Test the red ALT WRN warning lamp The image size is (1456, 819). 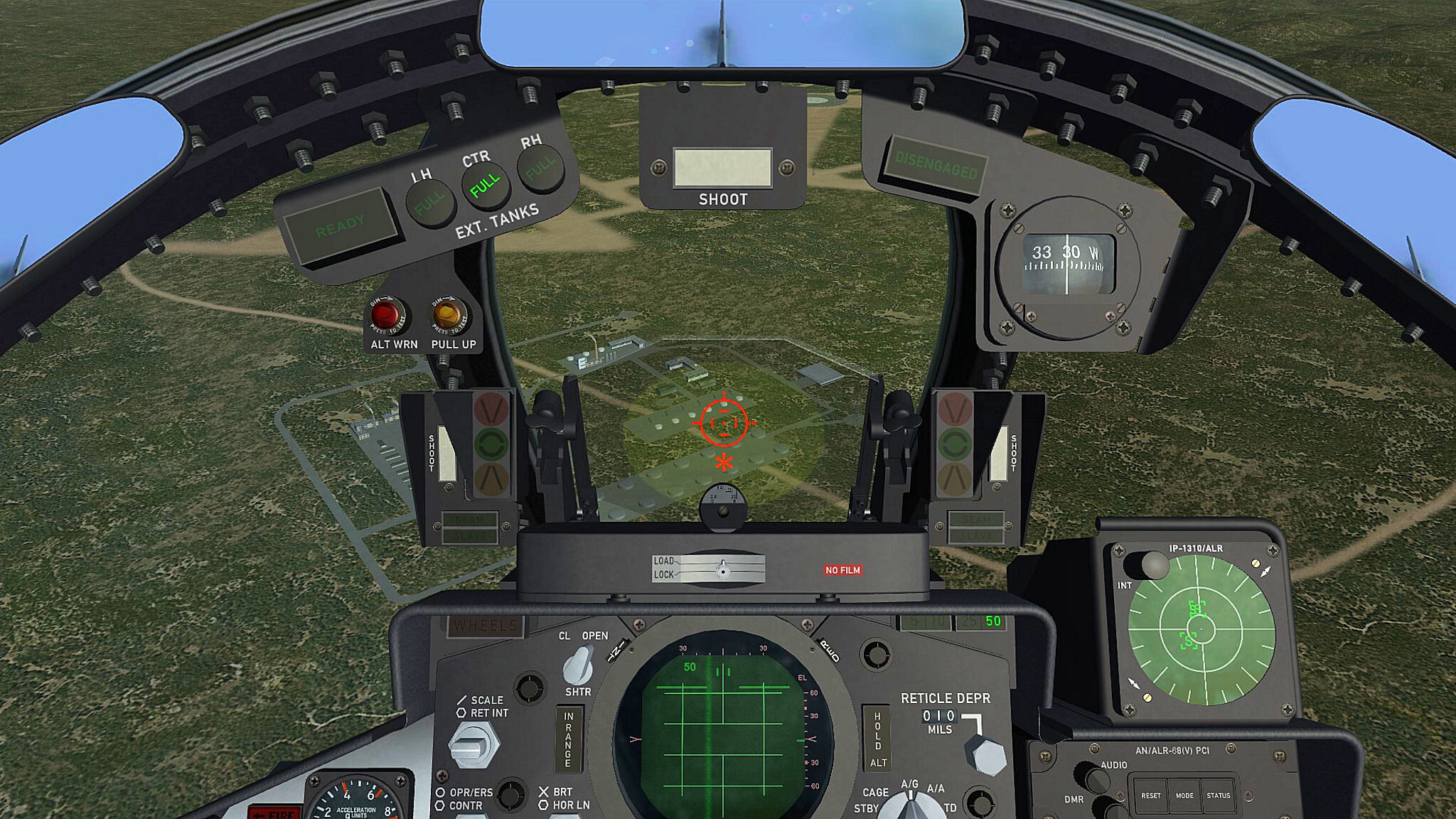coord(385,315)
